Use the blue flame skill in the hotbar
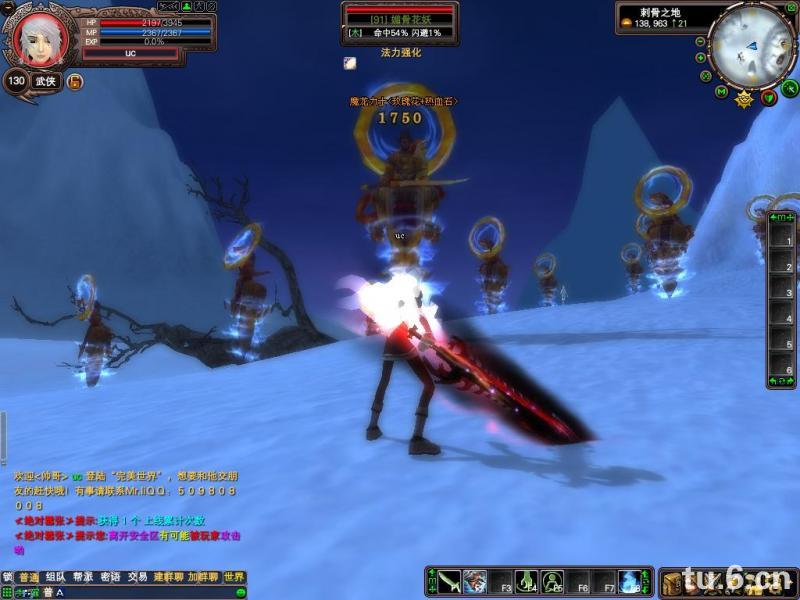This screenshot has width=800, height=600. tap(630, 581)
